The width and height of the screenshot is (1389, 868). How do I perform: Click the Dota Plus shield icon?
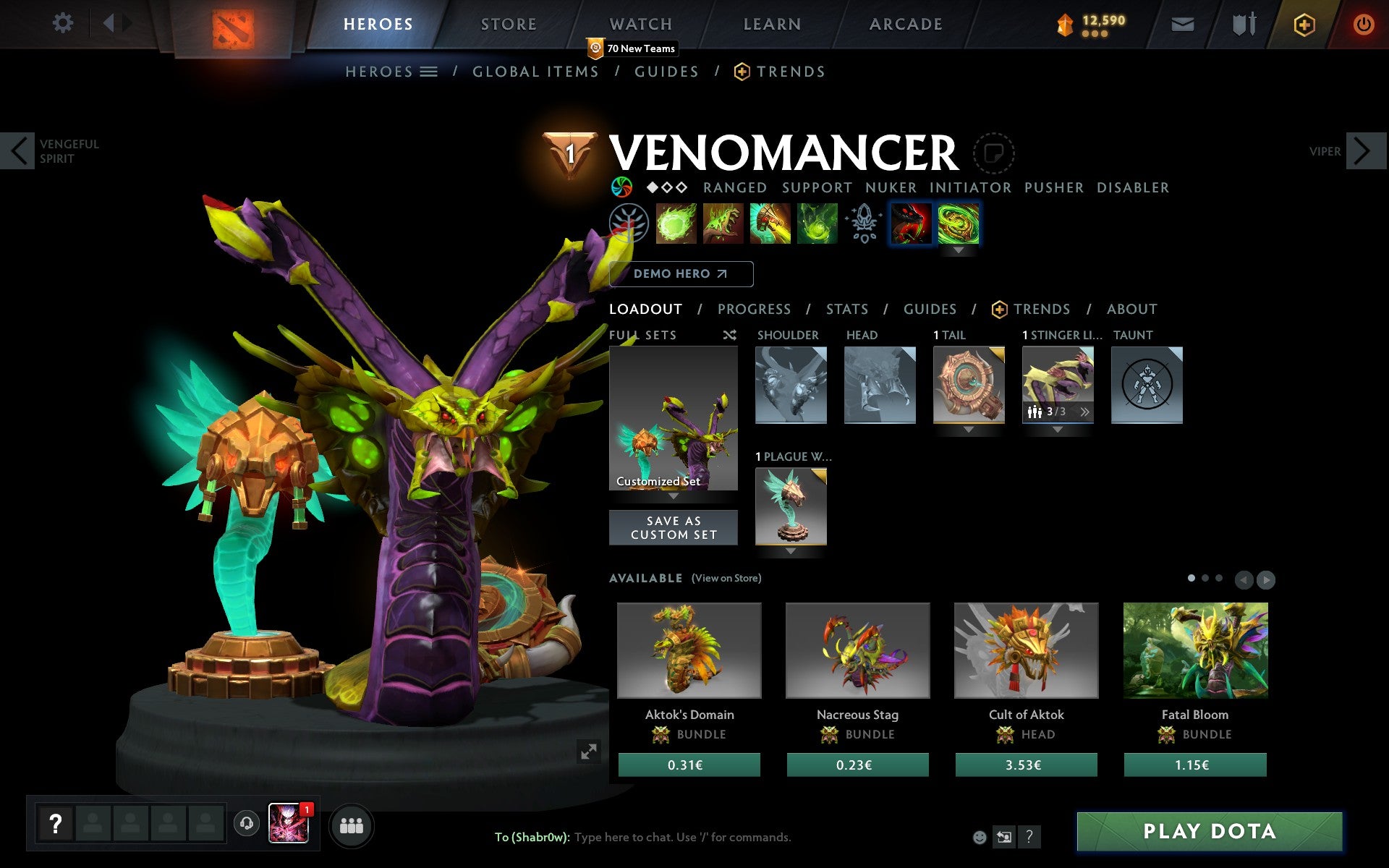click(x=1304, y=23)
